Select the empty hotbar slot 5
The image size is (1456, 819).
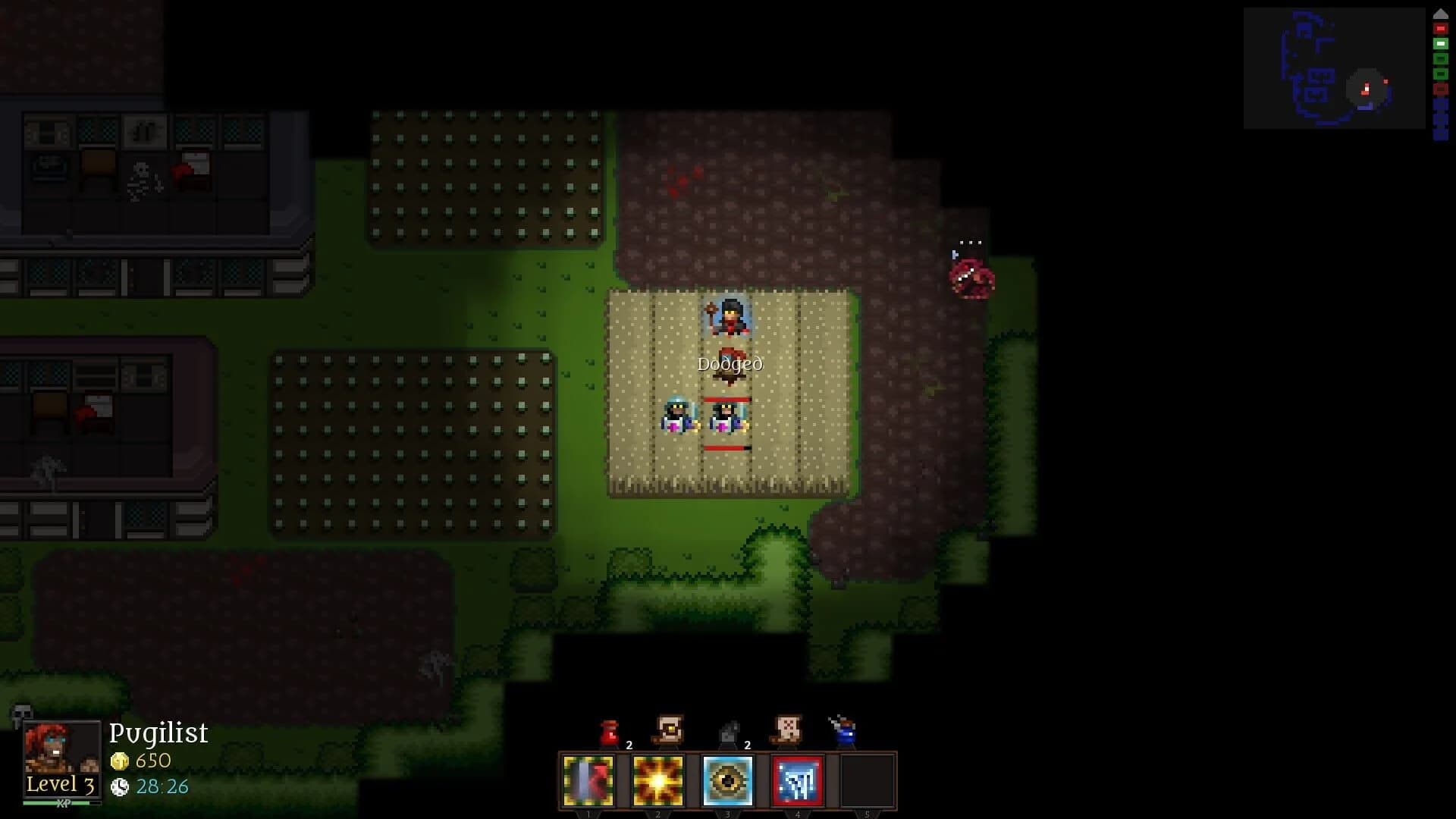coord(868,783)
